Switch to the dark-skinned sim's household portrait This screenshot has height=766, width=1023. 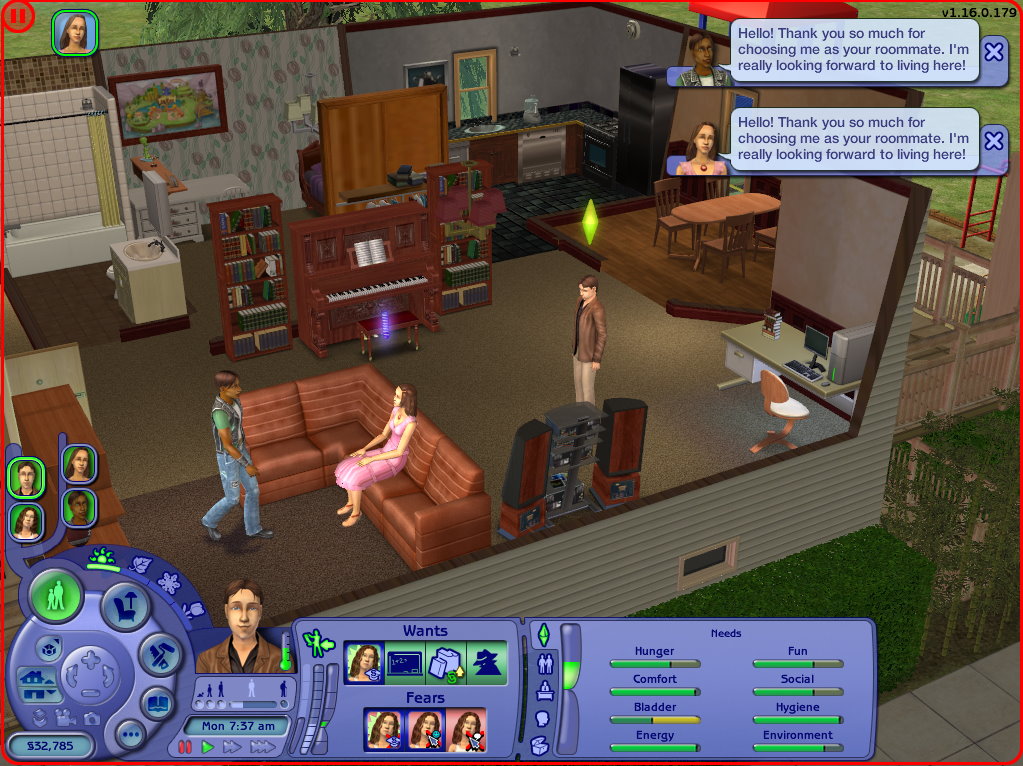point(78,507)
